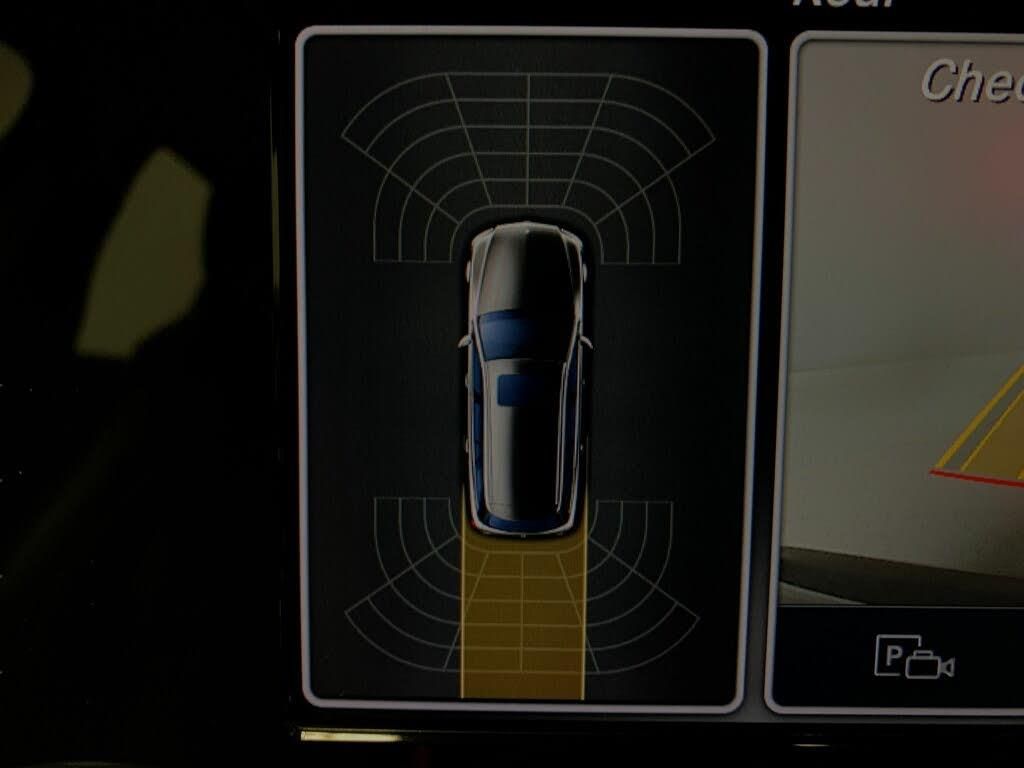
Task: Select the top-down parking sensor panel
Action: point(529,368)
